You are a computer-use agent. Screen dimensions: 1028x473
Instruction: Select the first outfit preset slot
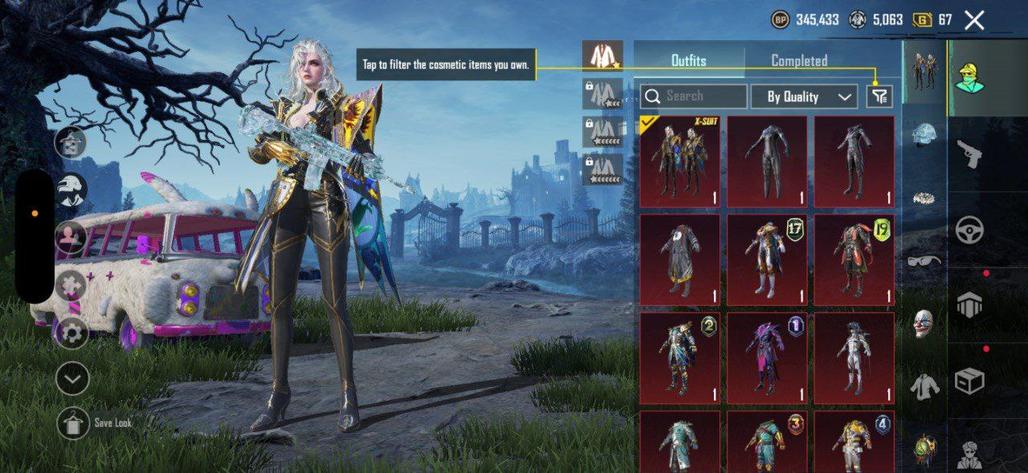(x=602, y=56)
